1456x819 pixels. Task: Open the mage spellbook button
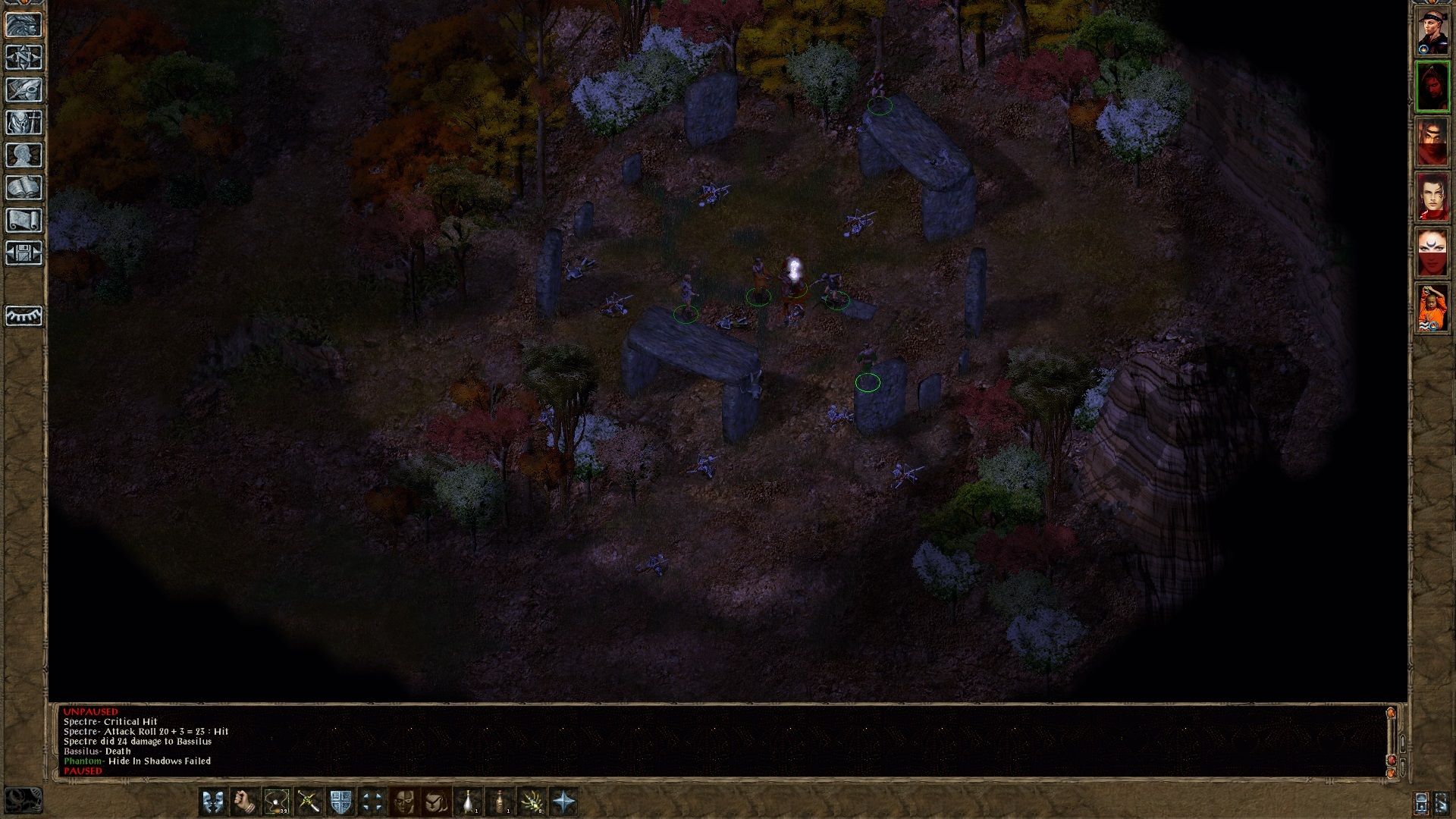tap(24, 187)
